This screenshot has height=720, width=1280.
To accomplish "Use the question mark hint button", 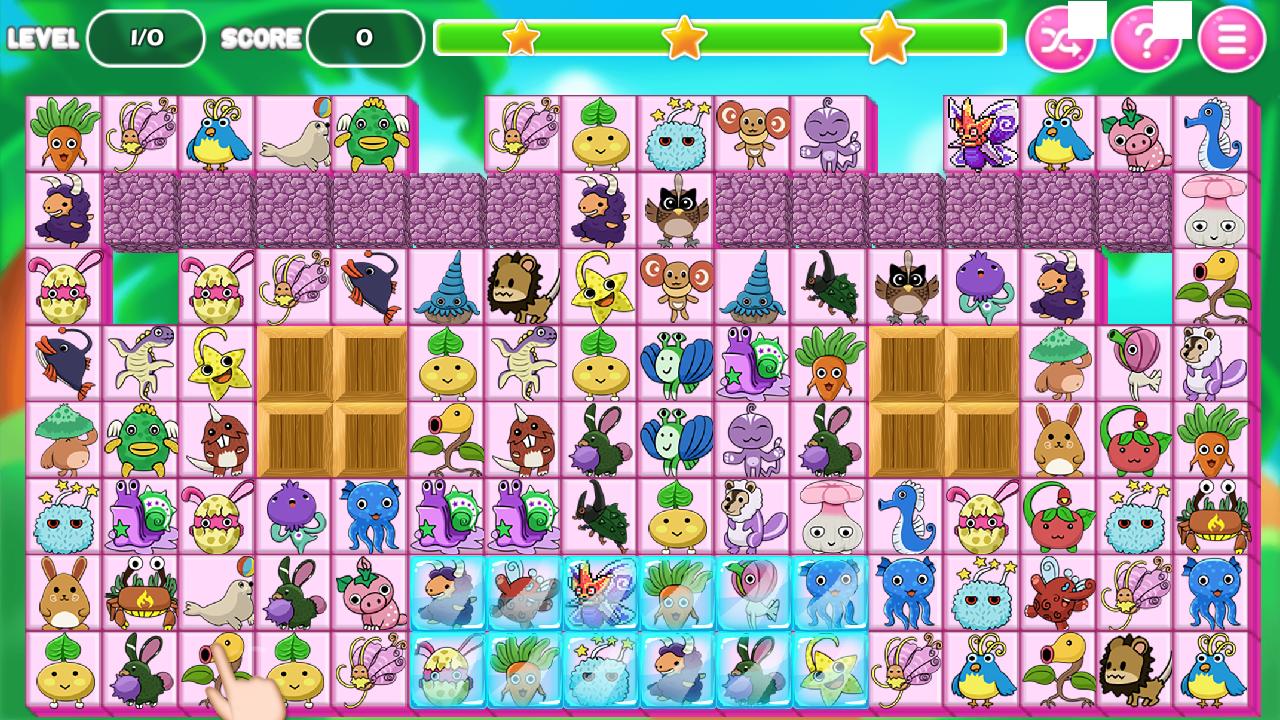I will [x=1146, y=40].
